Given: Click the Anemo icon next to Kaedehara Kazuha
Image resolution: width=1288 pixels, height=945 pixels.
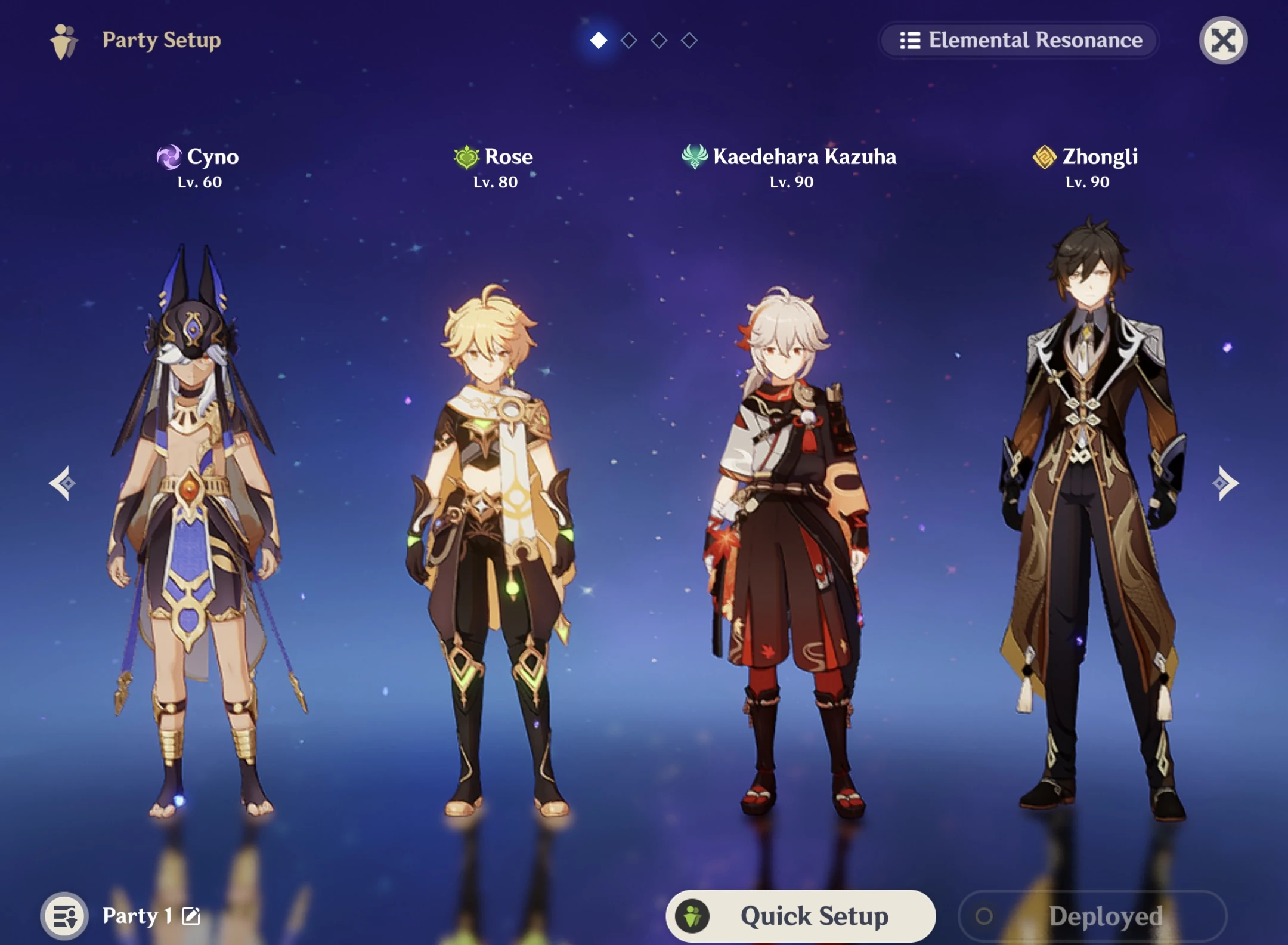Looking at the screenshot, I should (693, 156).
